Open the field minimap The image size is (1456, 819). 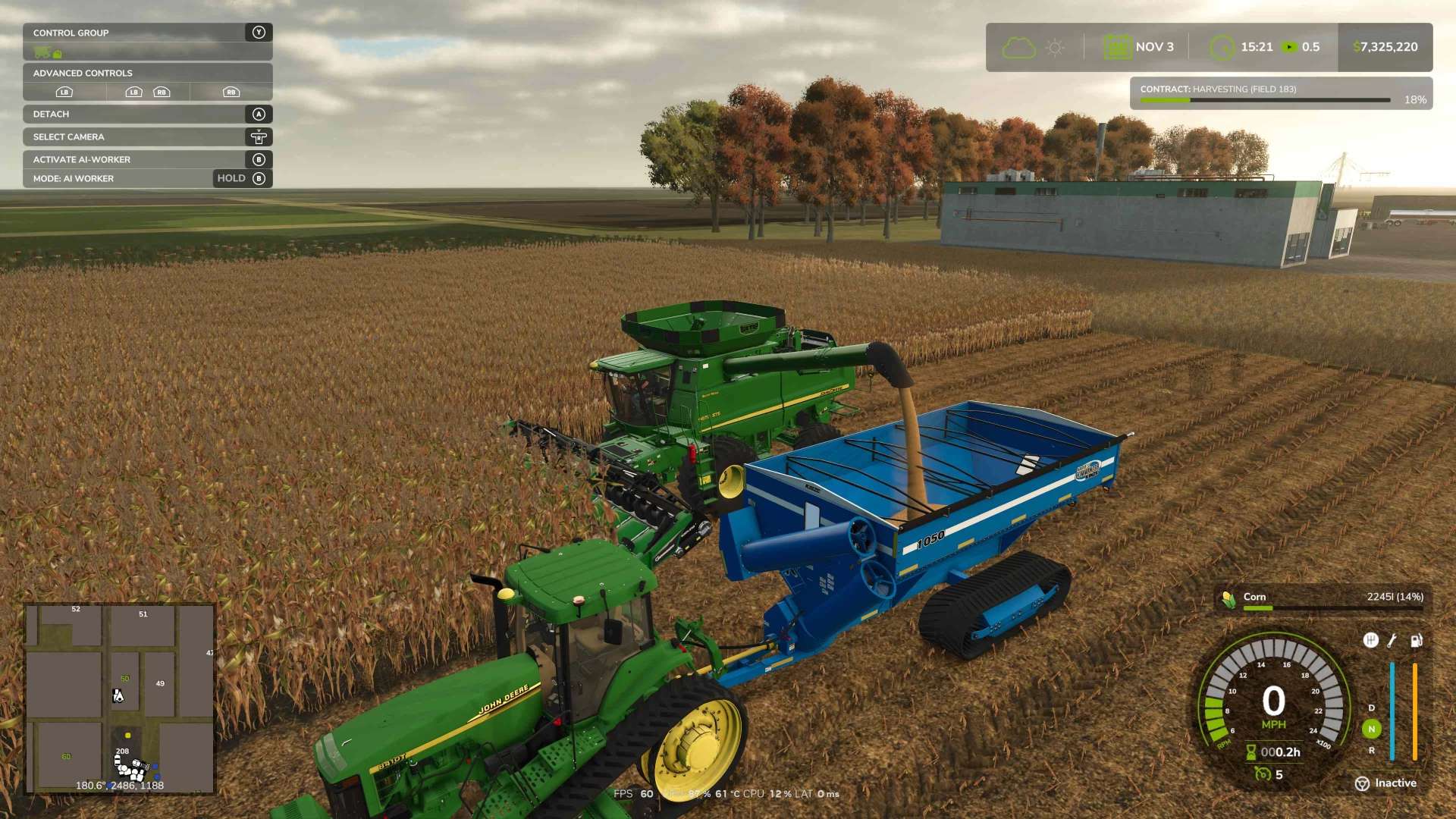pos(120,698)
